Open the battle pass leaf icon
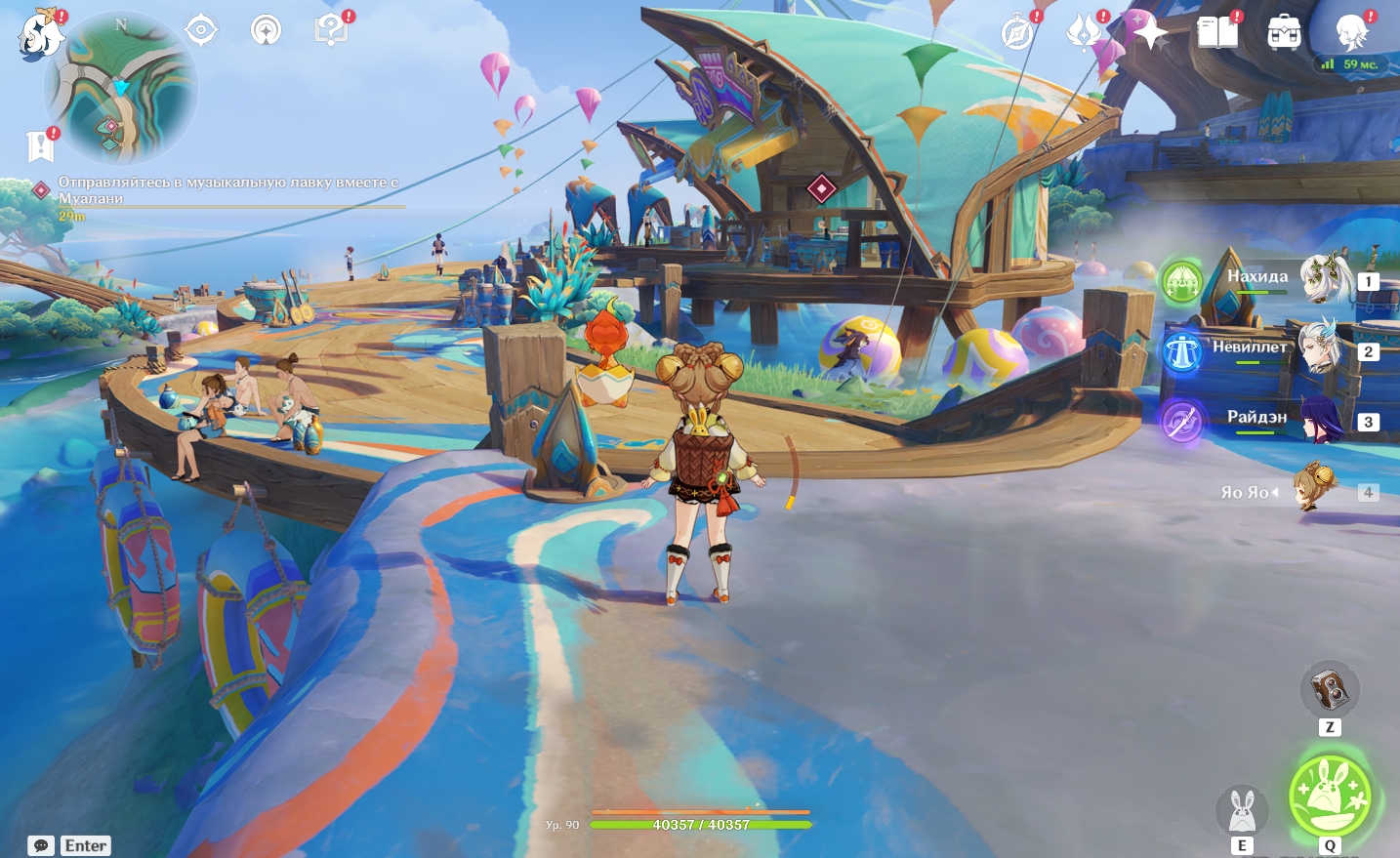 (x=1083, y=33)
